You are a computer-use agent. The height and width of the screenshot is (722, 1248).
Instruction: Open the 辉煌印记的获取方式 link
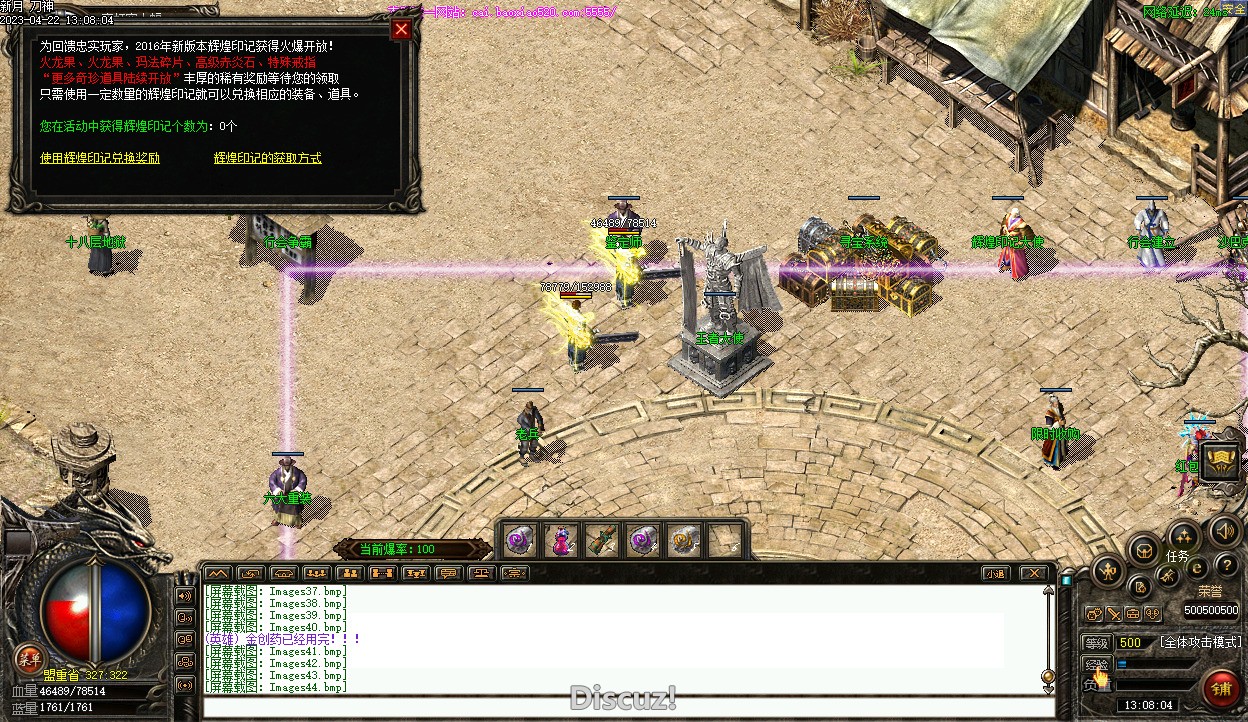coord(268,158)
